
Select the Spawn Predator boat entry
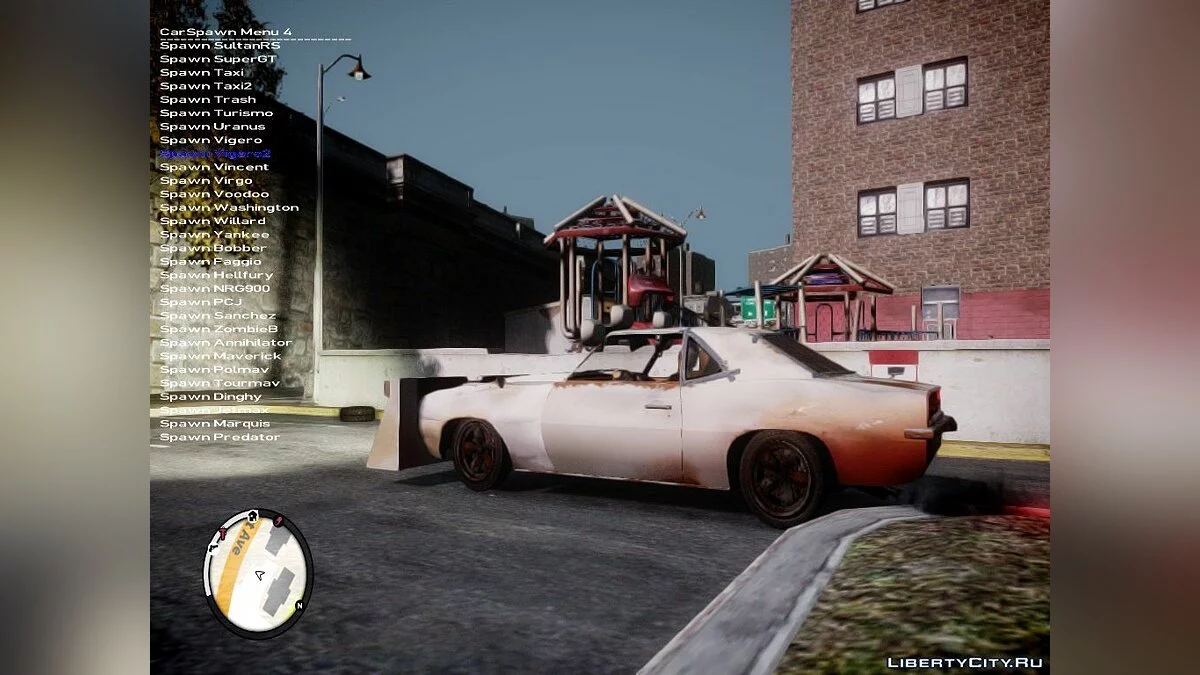point(220,437)
